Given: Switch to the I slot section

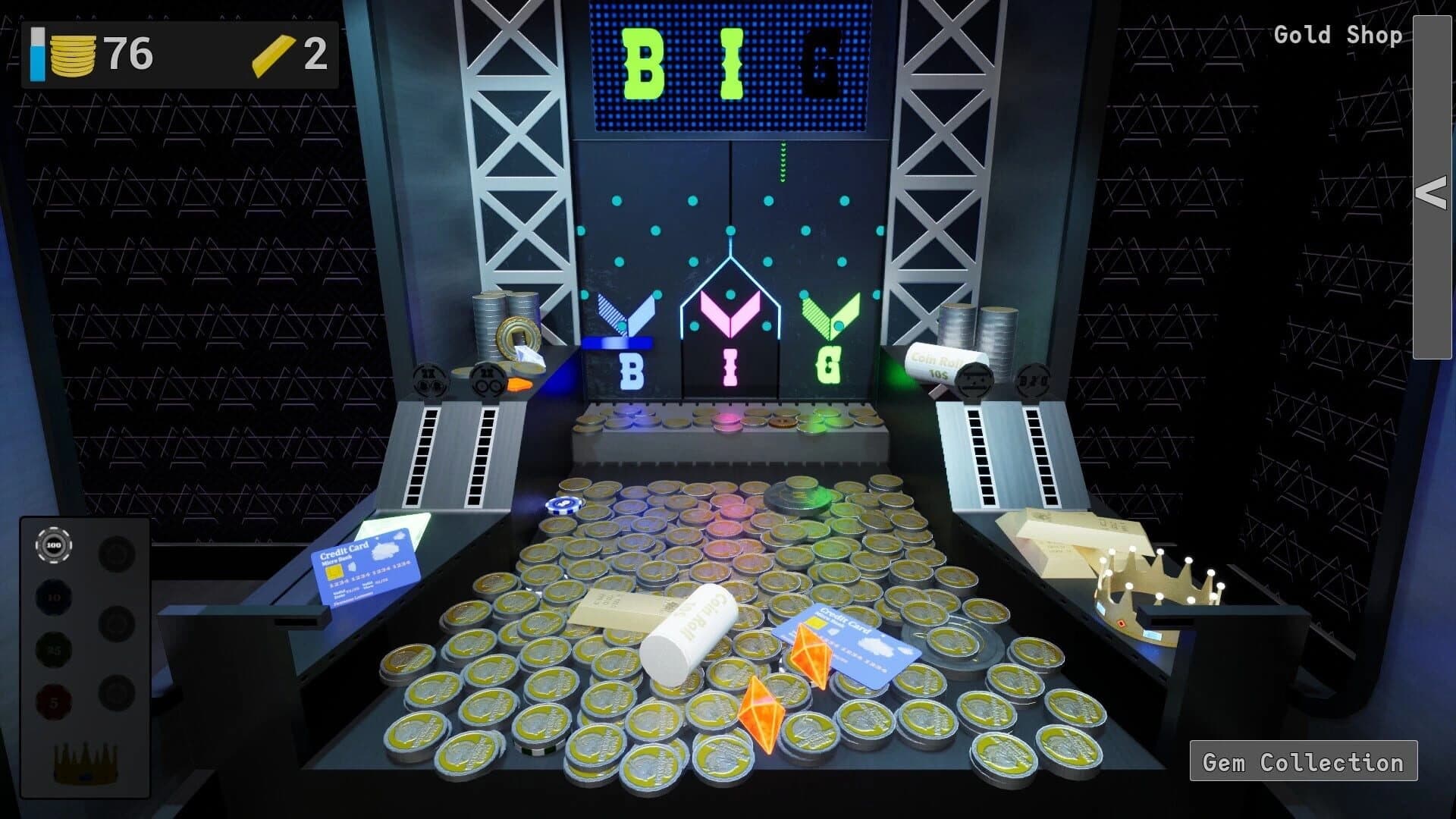Looking at the screenshot, I should pos(730,372).
